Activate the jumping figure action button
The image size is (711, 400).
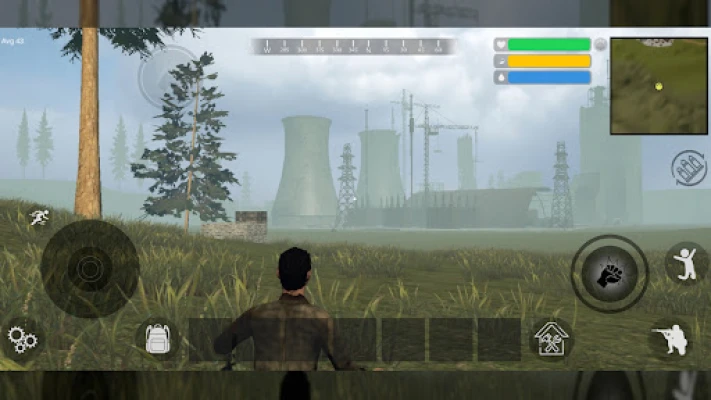pos(685,264)
